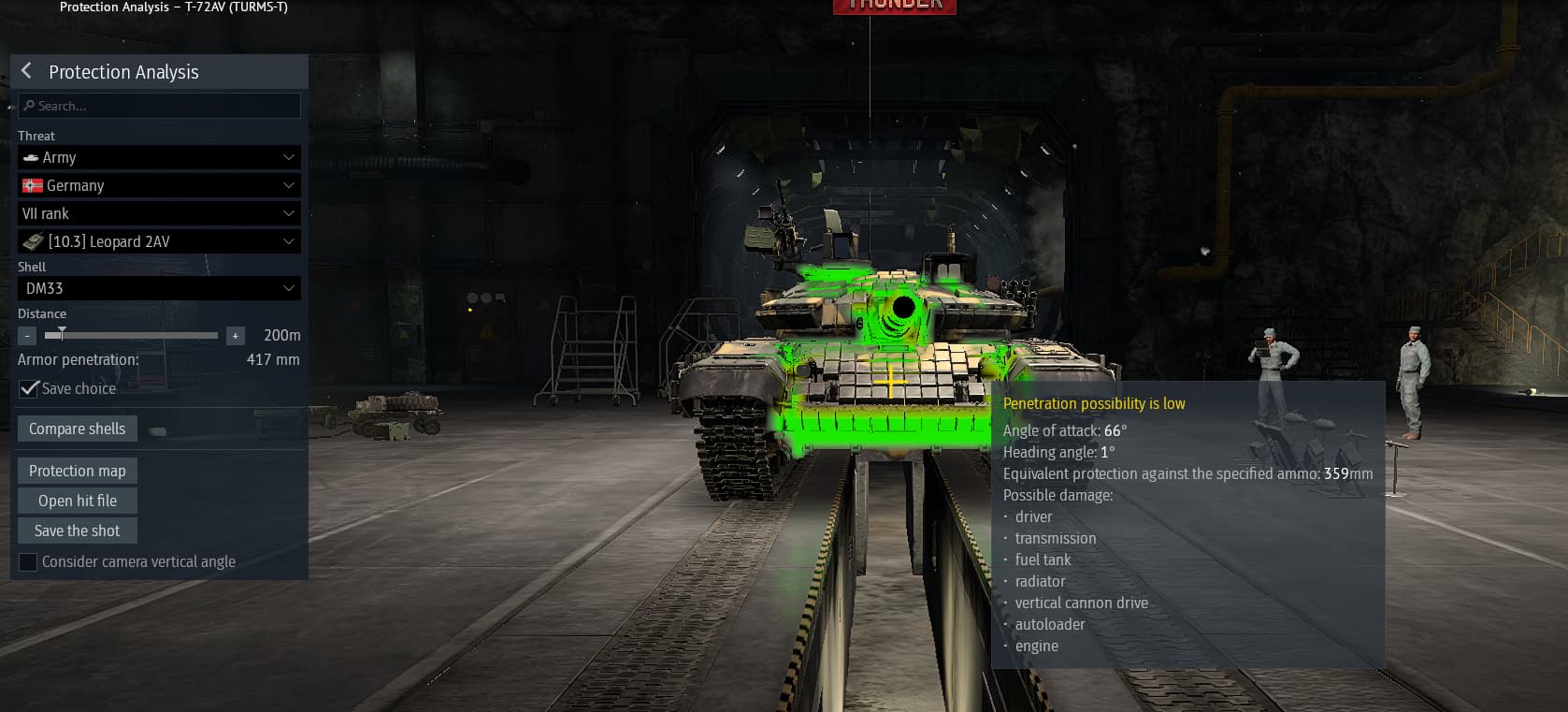The image size is (1568, 712).
Task: Click the Open hit file button
Action: tap(77, 501)
